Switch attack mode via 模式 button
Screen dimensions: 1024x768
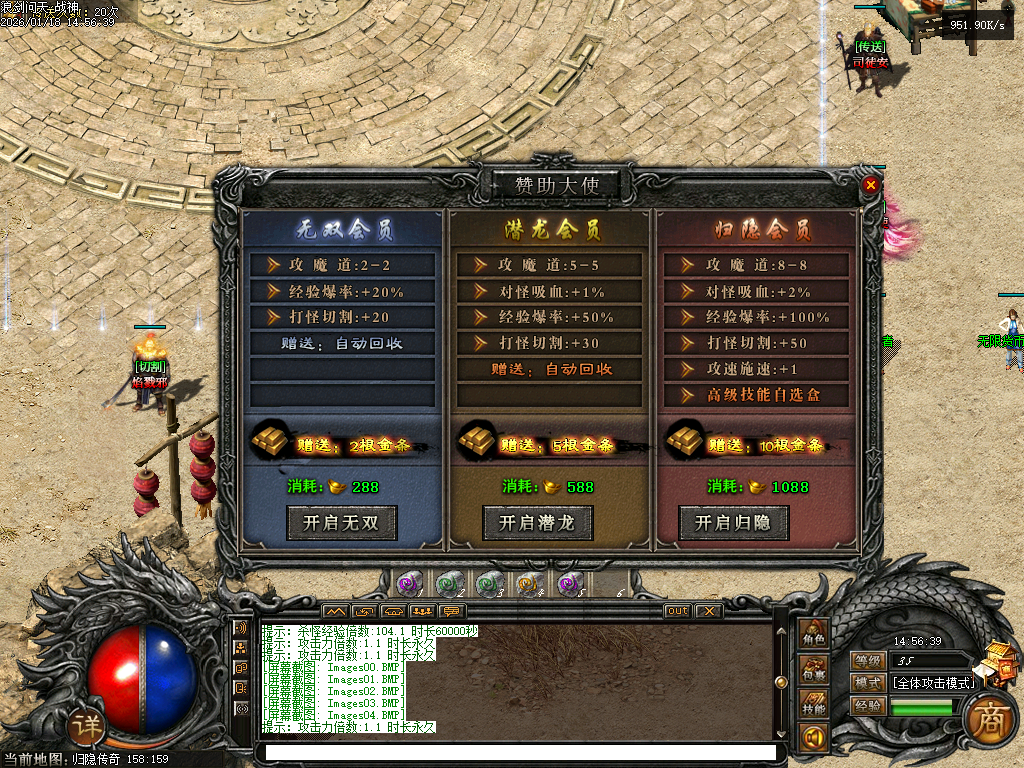coord(868,683)
